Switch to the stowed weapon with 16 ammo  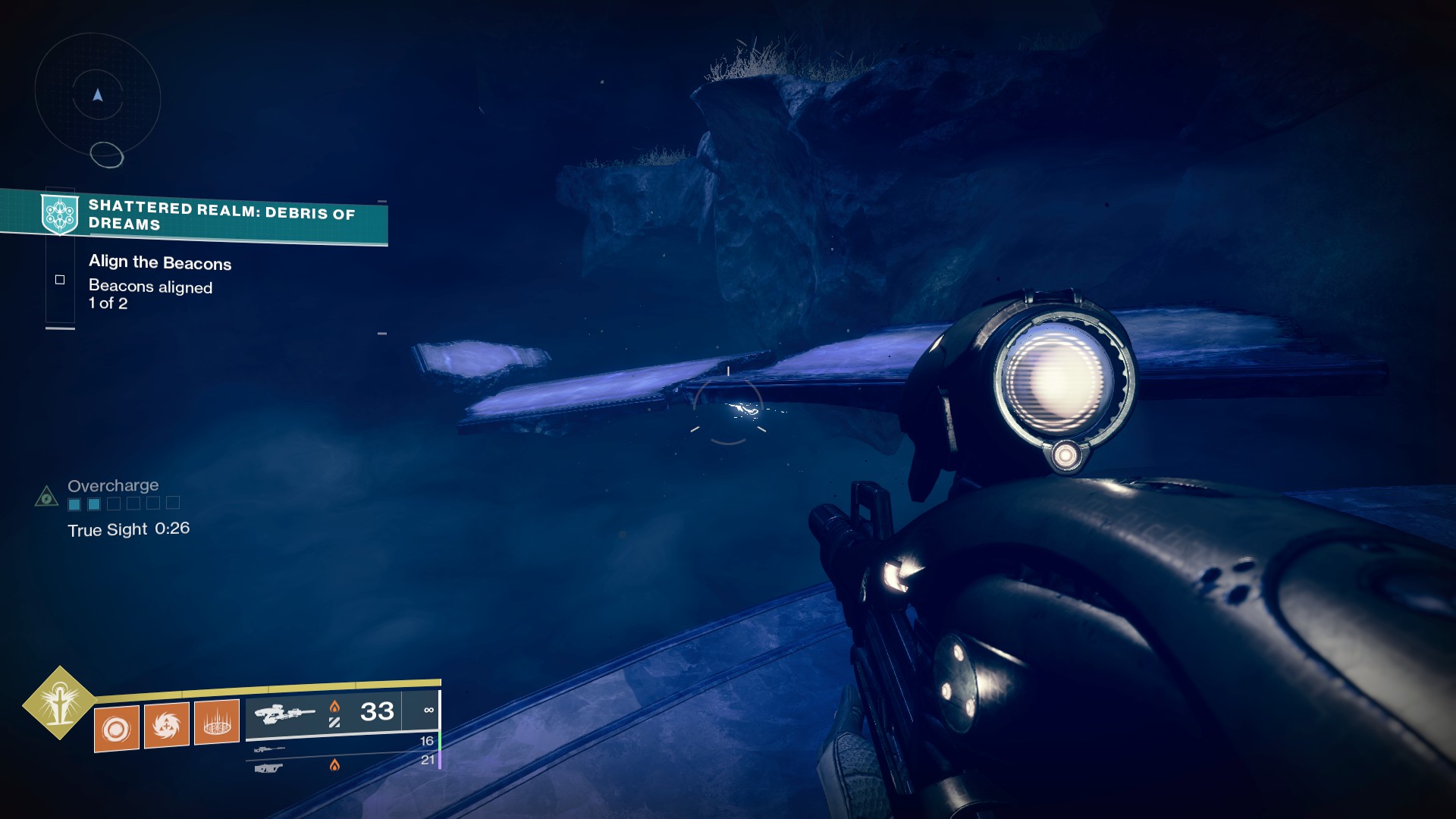pos(271,749)
